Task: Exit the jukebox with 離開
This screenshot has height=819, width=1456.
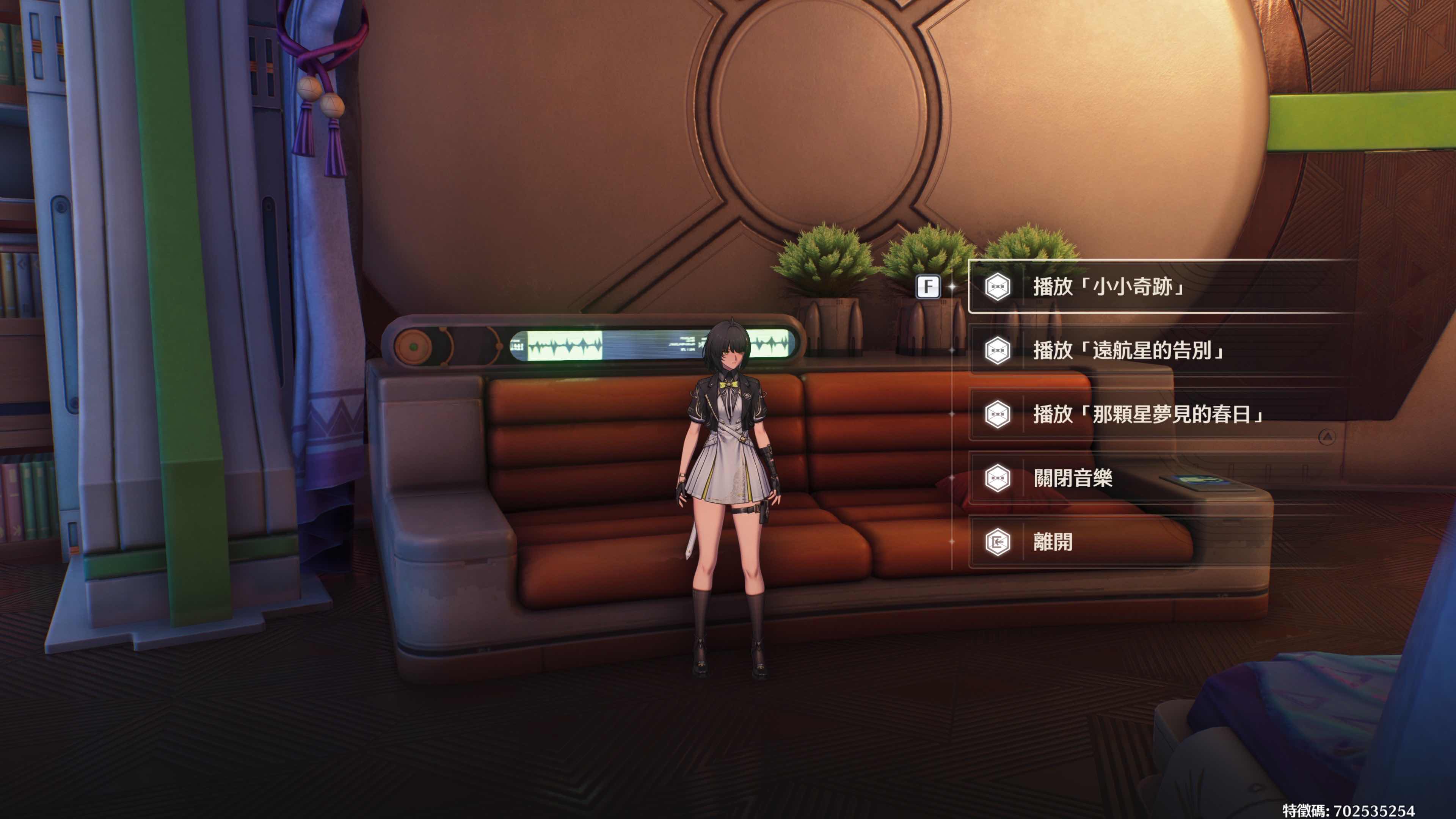Action: coord(1053,542)
